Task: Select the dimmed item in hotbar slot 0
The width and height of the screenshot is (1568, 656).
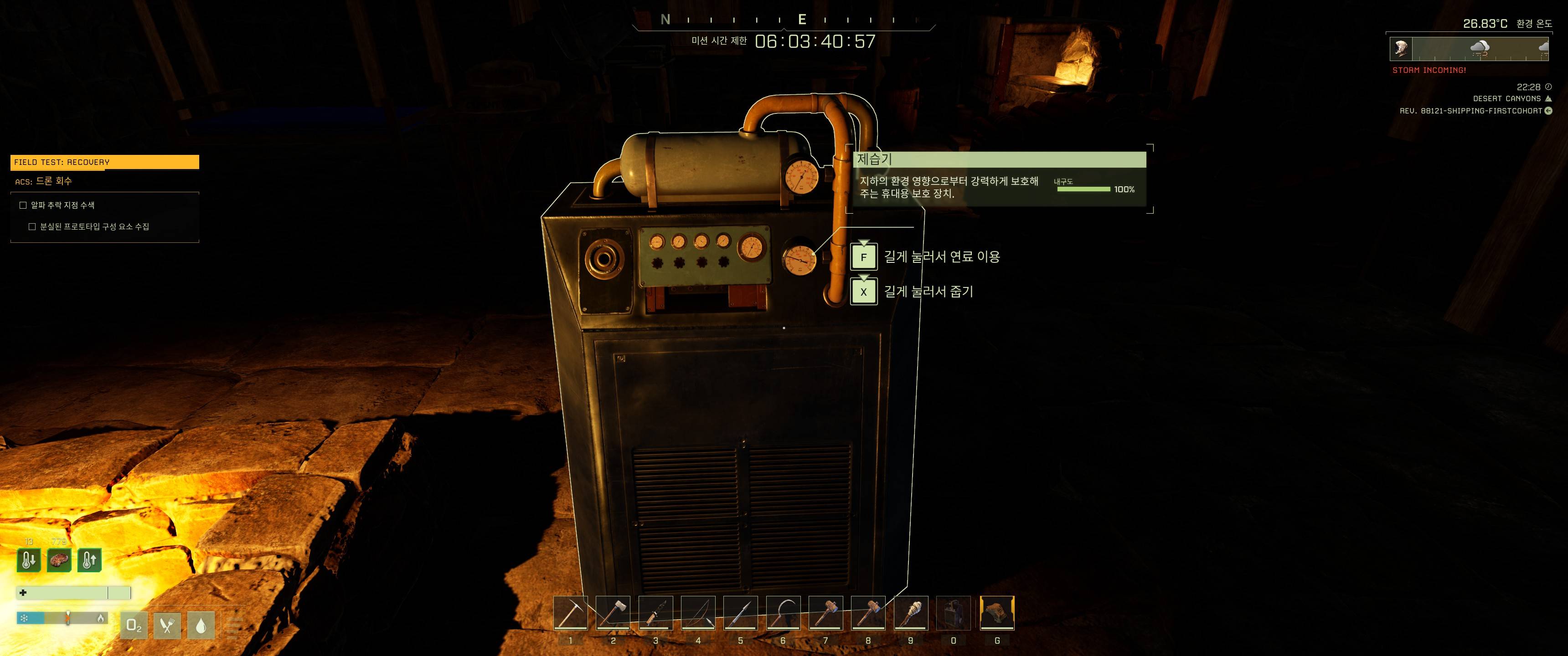Action: tap(953, 613)
